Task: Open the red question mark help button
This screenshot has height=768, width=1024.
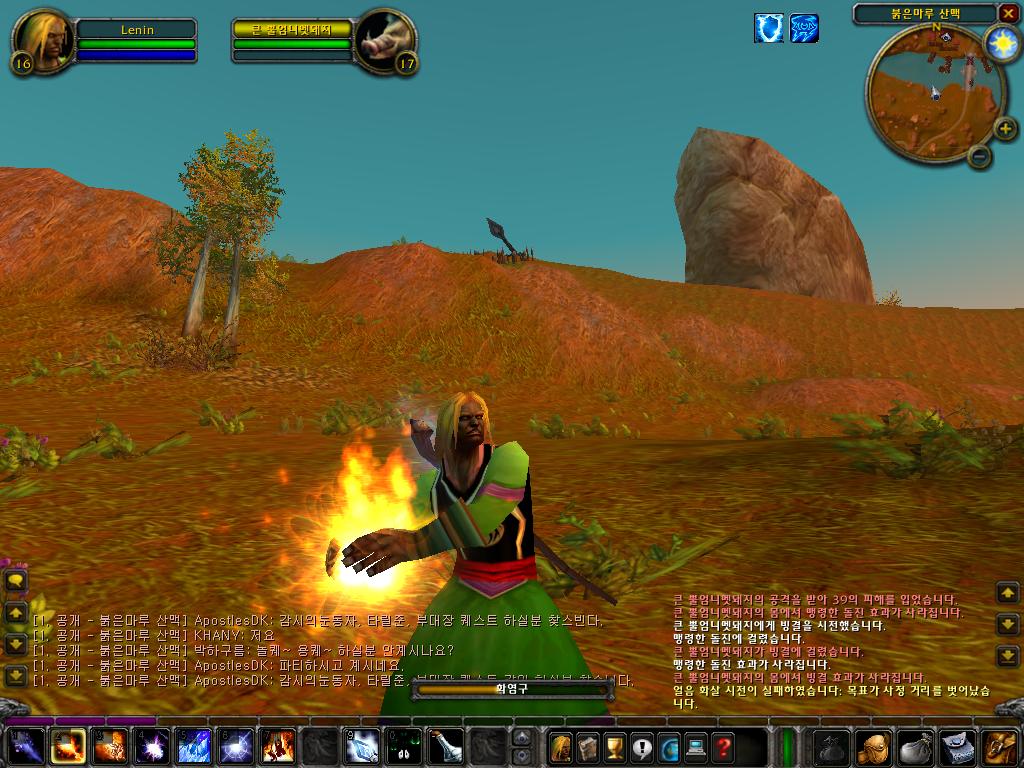Action: click(722, 747)
